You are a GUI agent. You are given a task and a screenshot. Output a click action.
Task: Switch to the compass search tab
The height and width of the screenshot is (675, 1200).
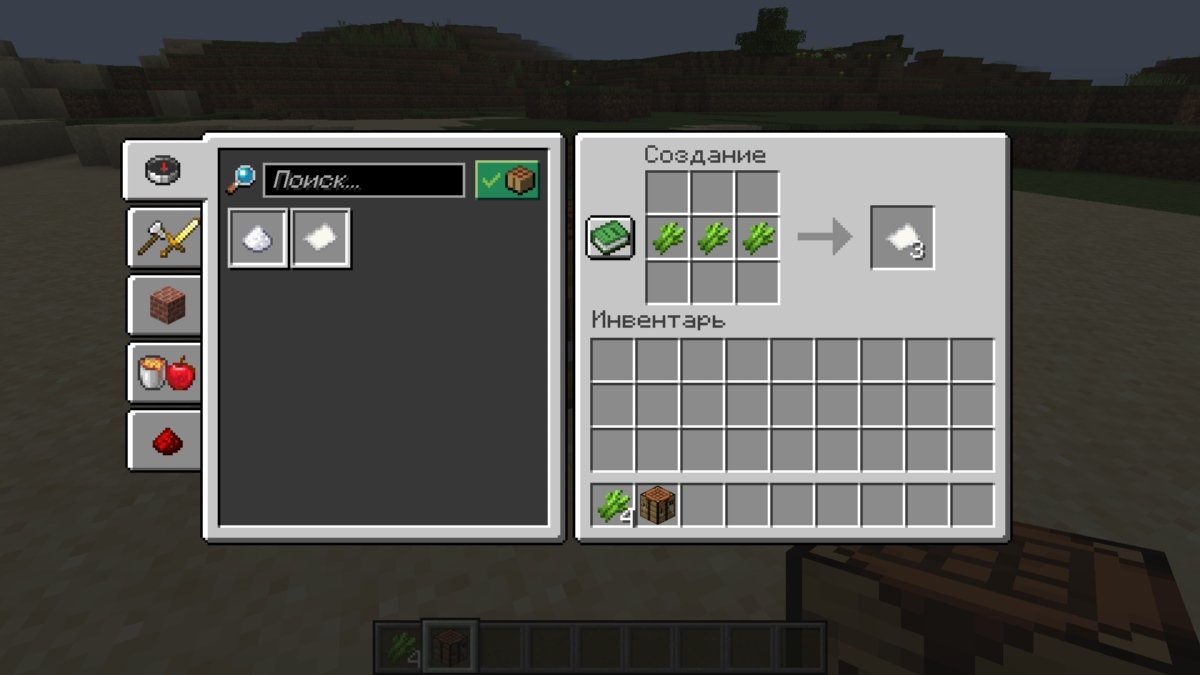(163, 170)
